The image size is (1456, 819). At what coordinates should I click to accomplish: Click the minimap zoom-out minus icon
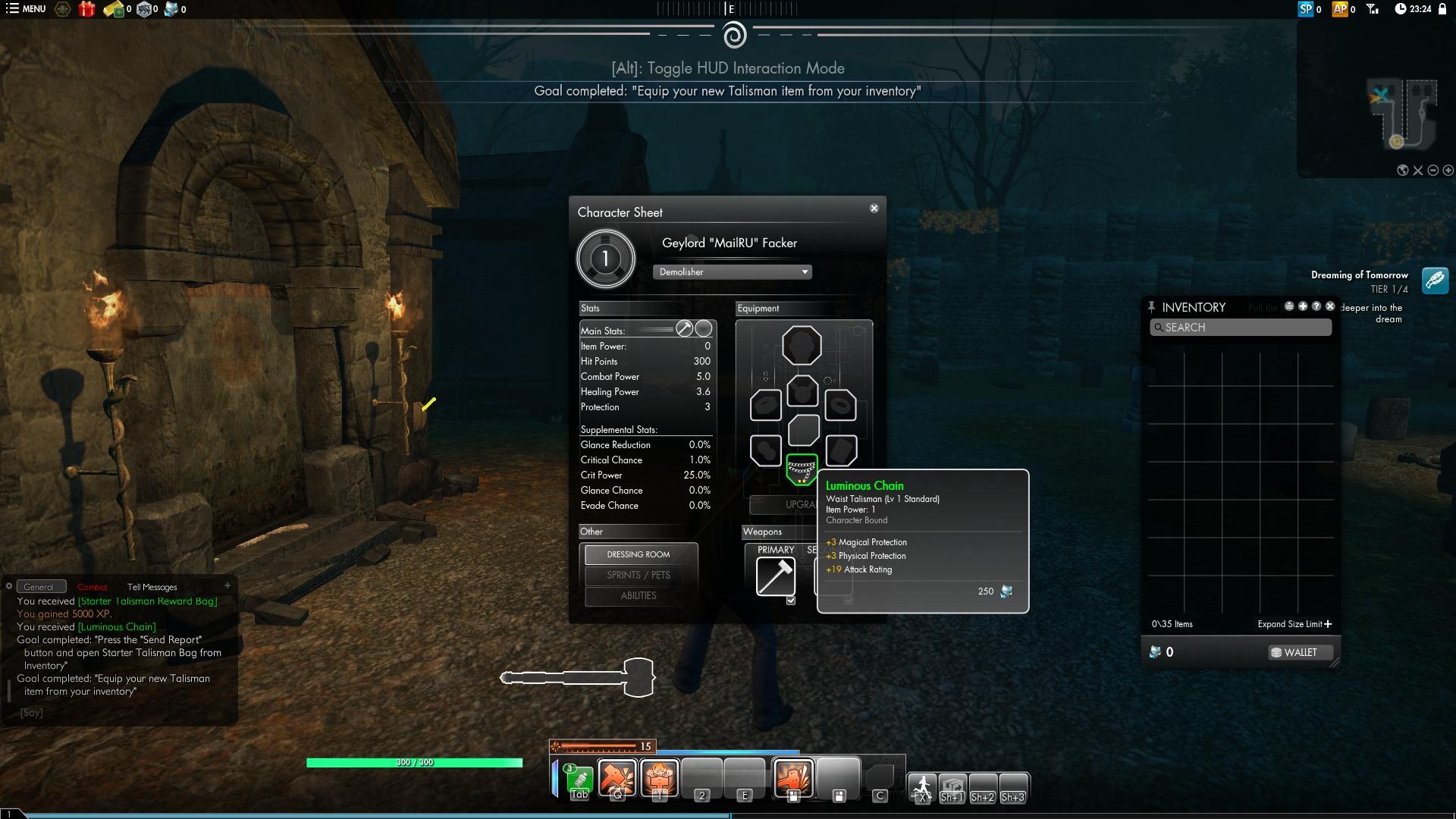tap(1432, 170)
